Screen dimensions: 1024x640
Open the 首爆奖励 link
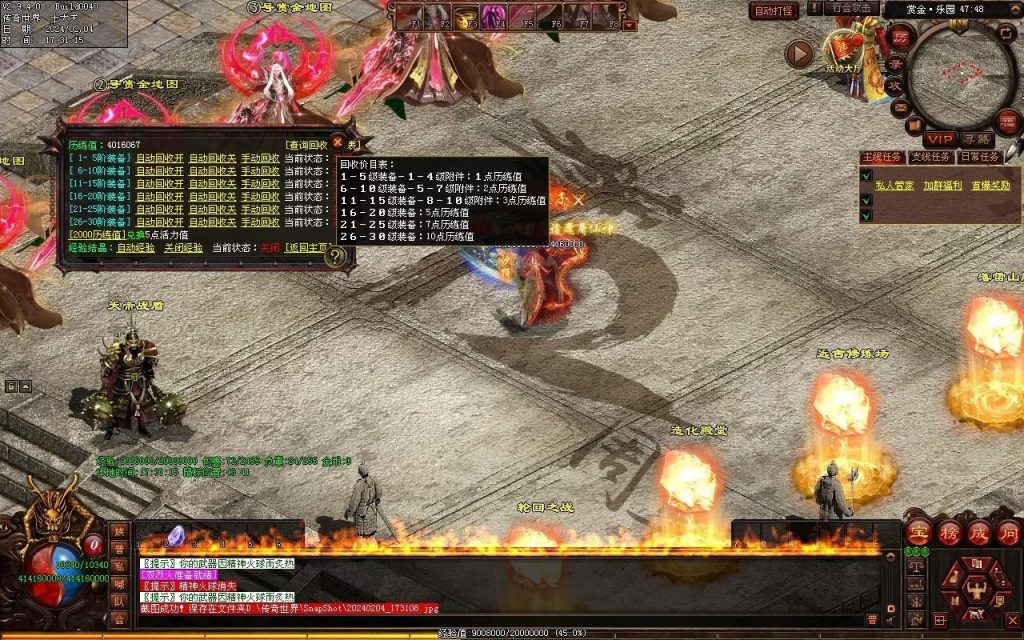tap(990, 185)
